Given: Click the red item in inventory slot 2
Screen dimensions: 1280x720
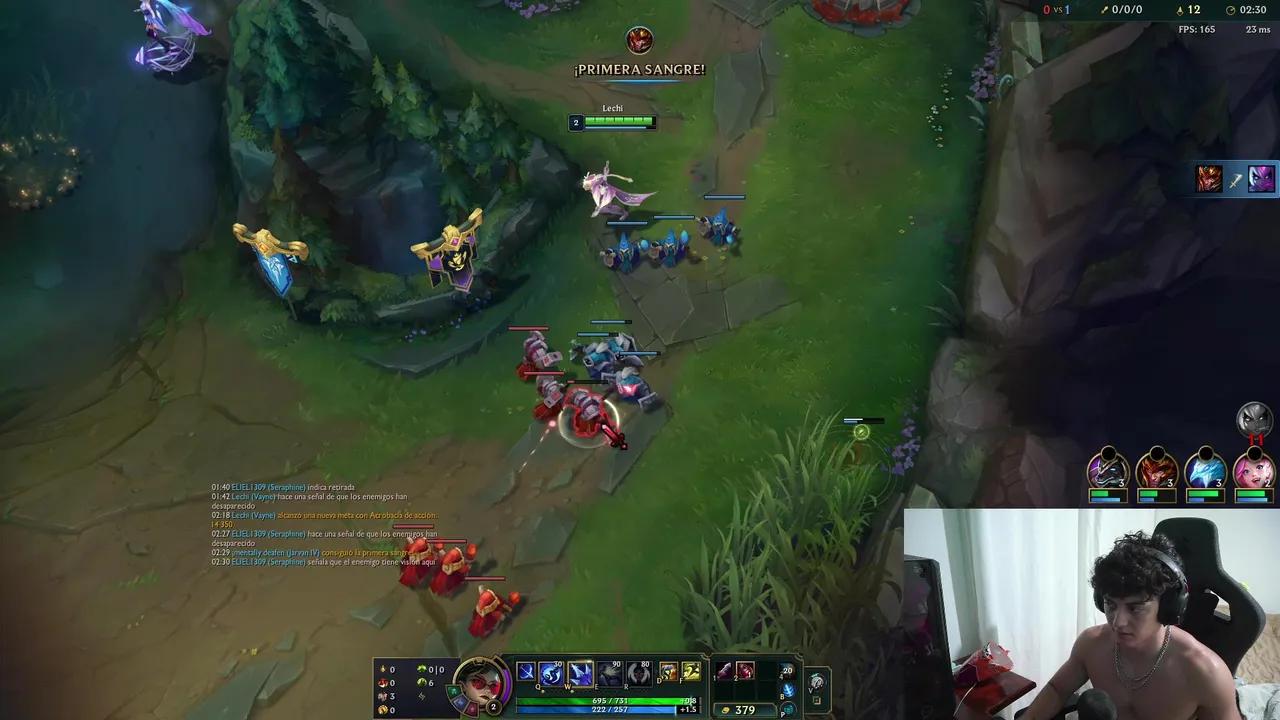Looking at the screenshot, I should (746, 672).
